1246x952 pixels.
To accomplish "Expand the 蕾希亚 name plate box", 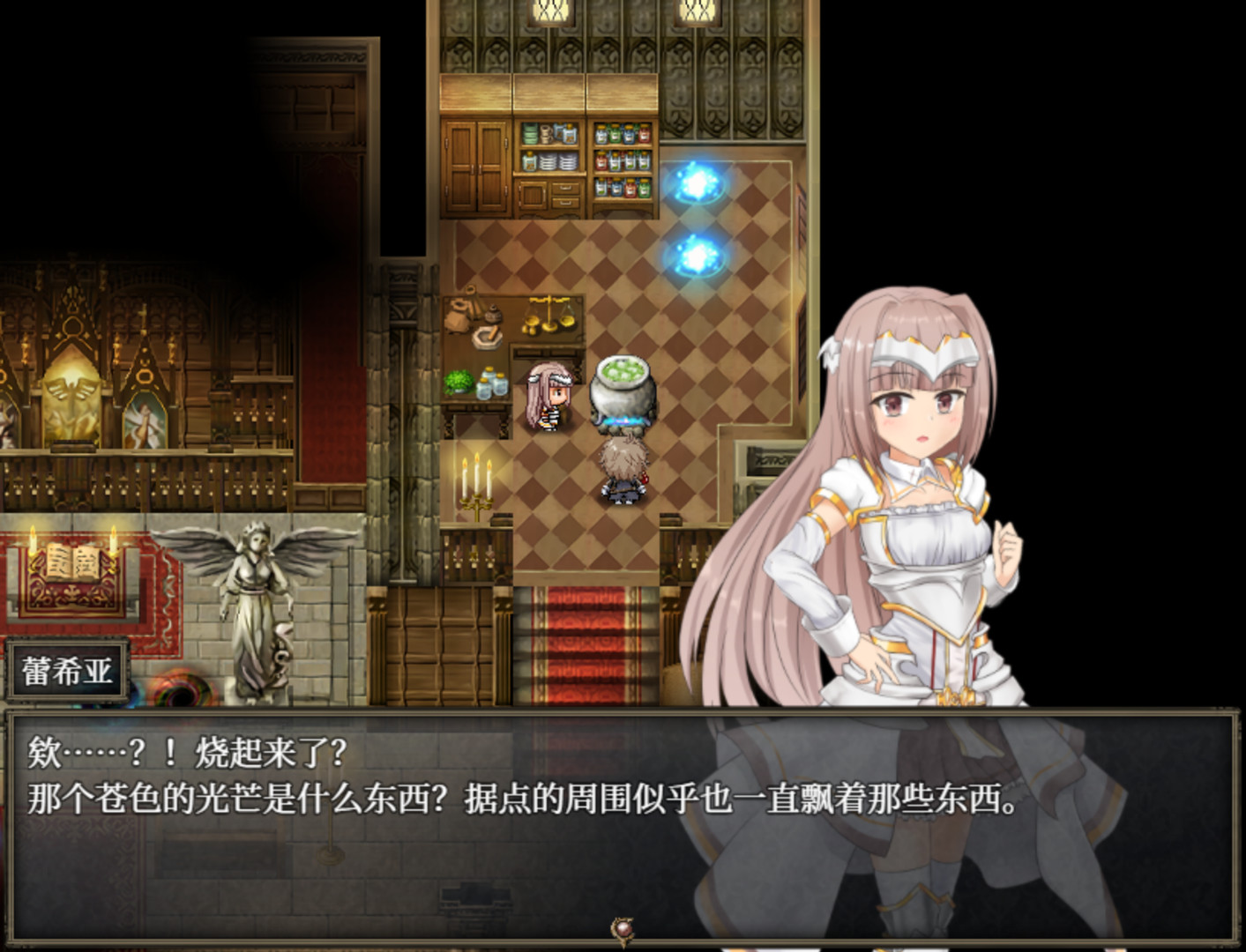I will [x=66, y=670].
